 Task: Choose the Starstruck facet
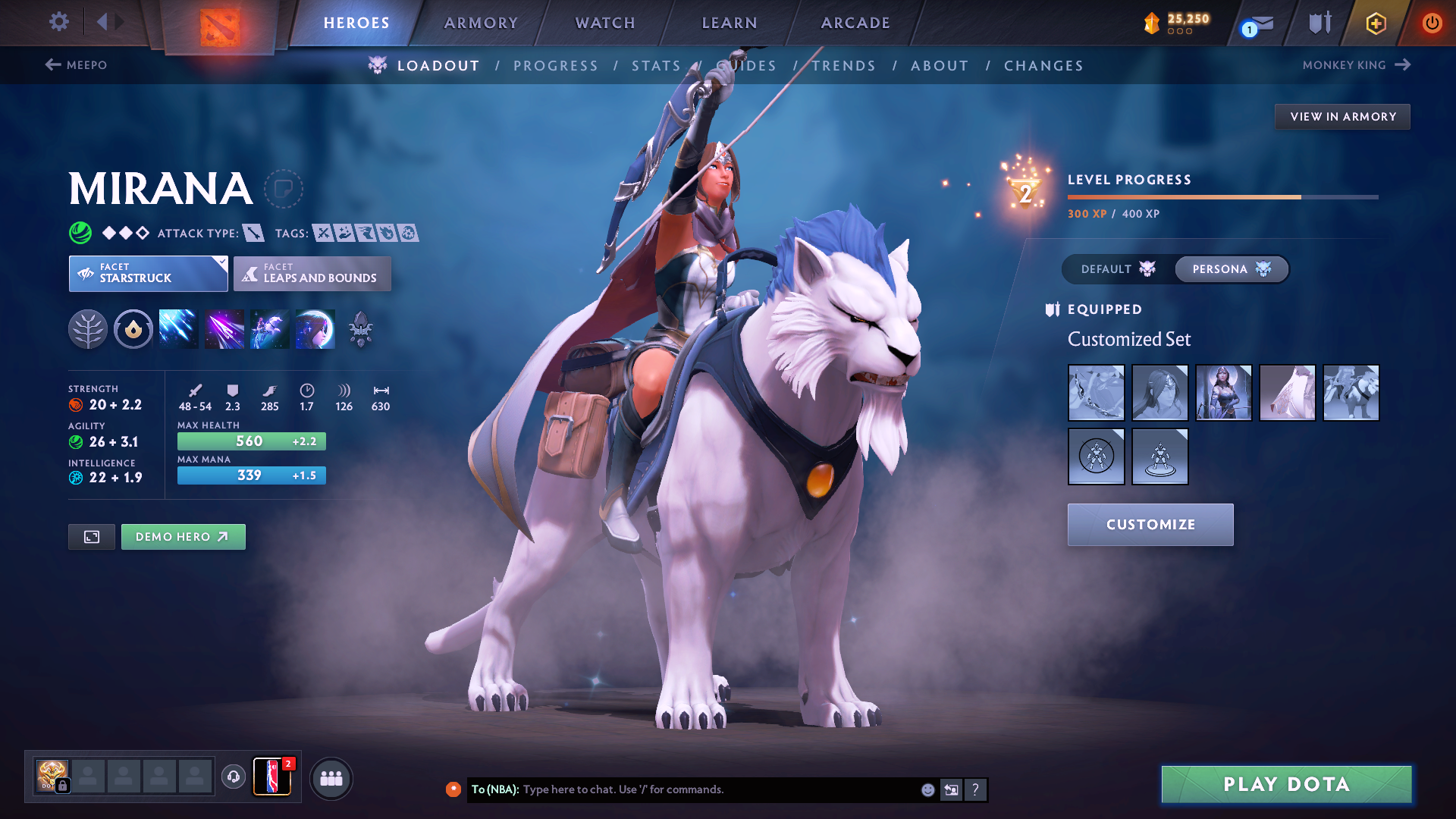point(148,274)
